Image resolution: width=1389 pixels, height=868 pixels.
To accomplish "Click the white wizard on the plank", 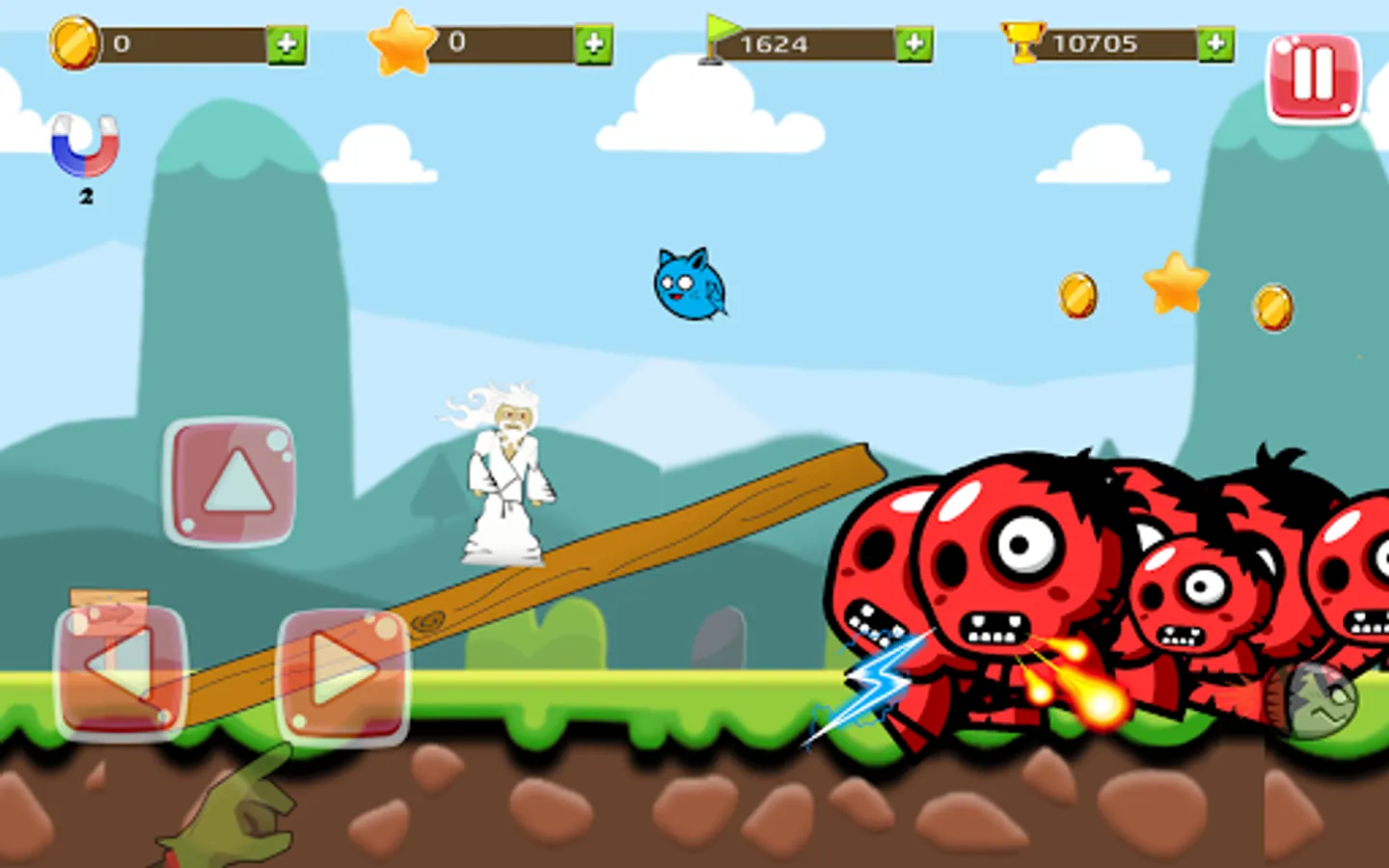I will (x=504, y=473).
